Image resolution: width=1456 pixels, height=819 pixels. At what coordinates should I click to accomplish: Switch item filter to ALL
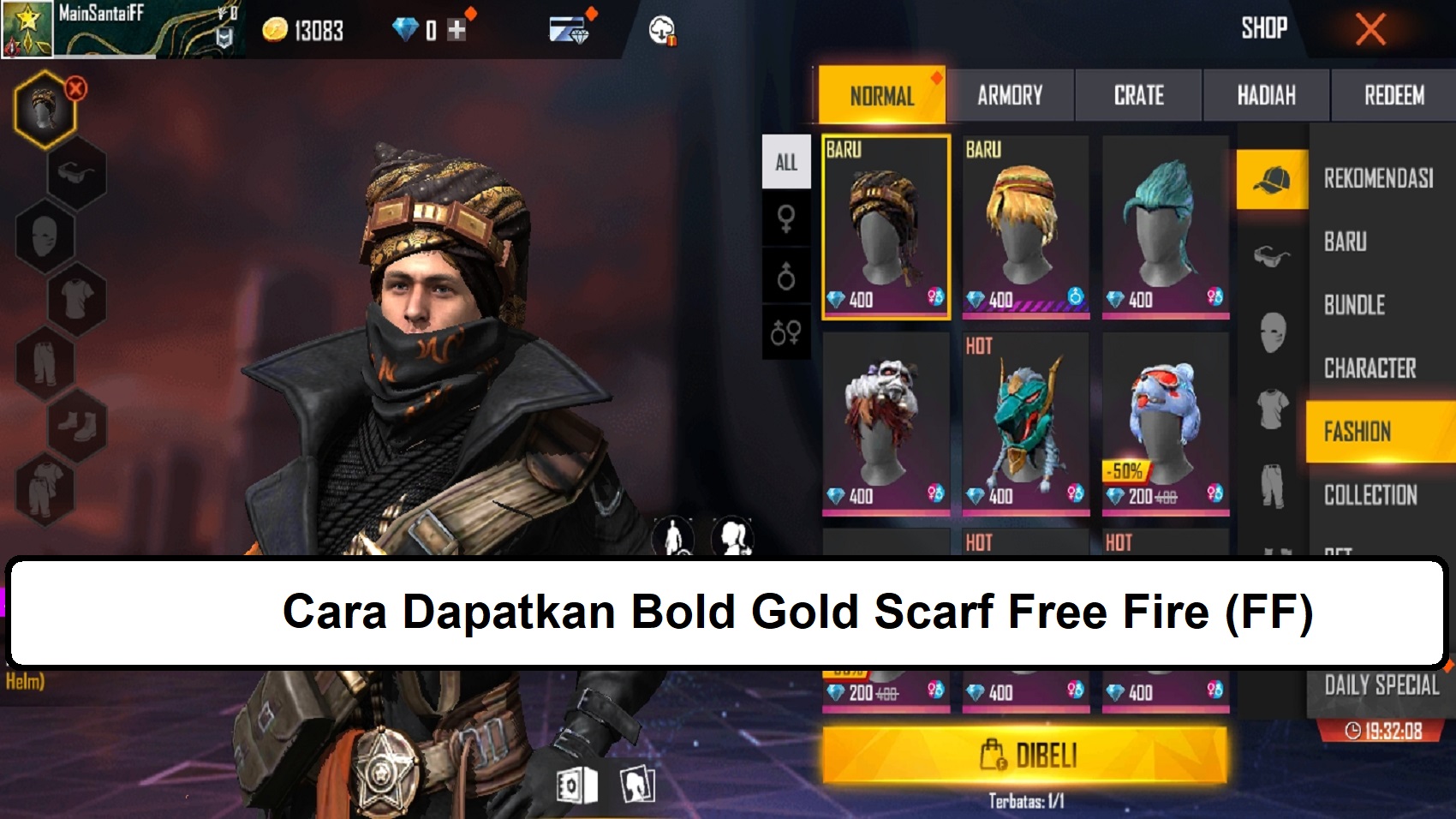(786, 161)
